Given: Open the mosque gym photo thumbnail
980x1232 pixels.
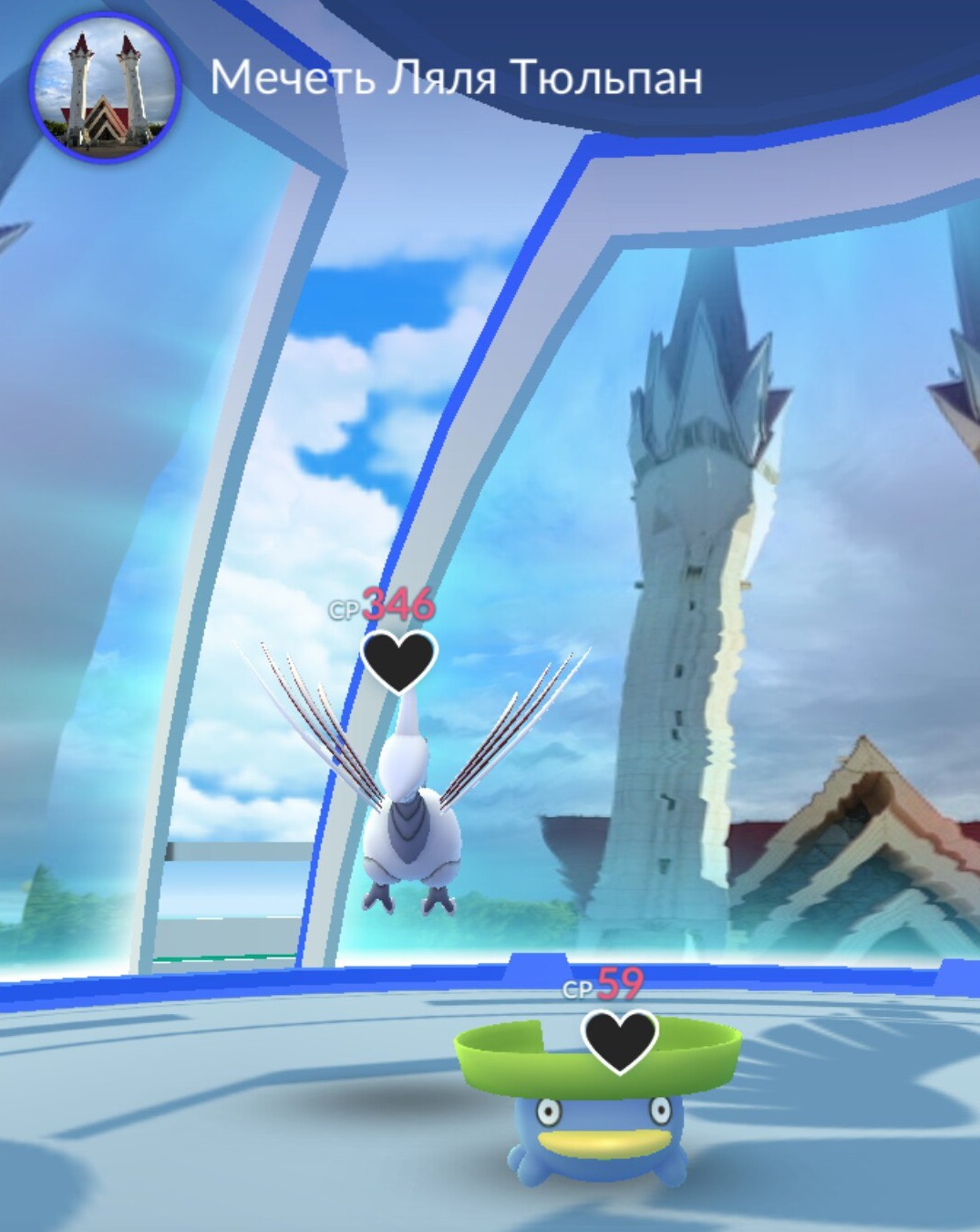Looking at the screenshot, I should [x=105, y=88].
